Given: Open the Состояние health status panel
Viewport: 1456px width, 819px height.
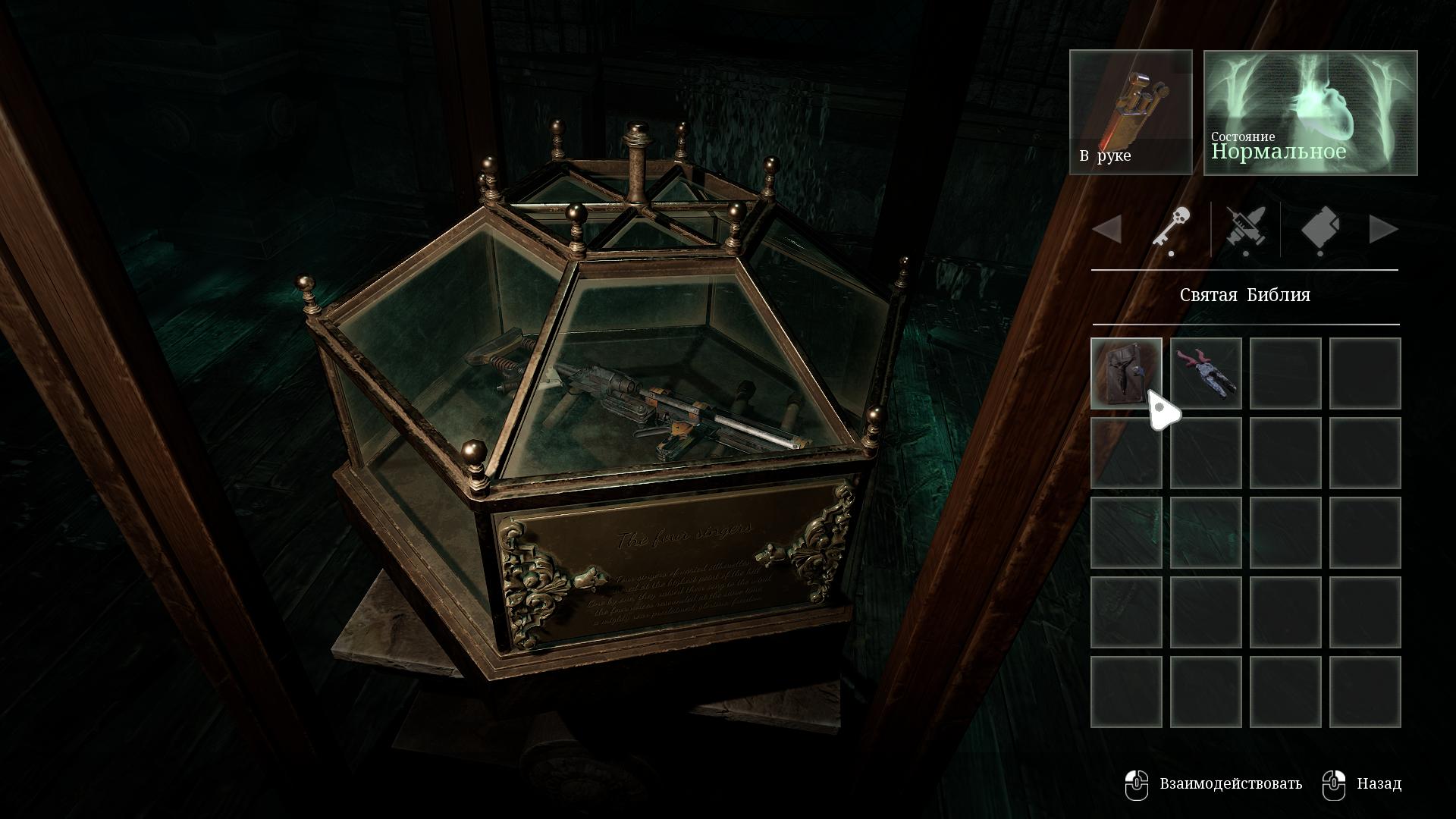Looking at the screenshot, I should 1310,112.
